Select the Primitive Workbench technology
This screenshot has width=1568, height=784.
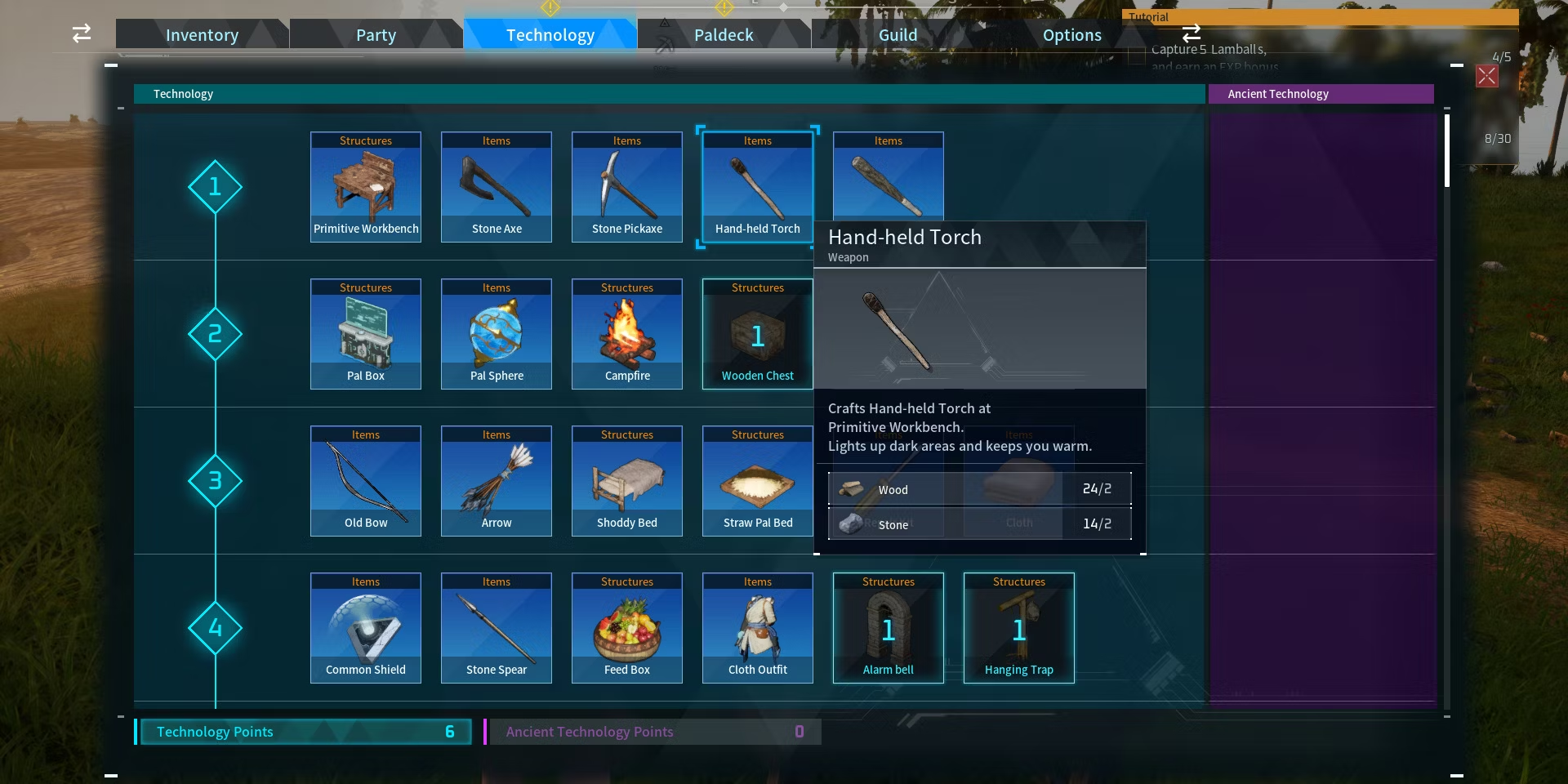[366, 187]
